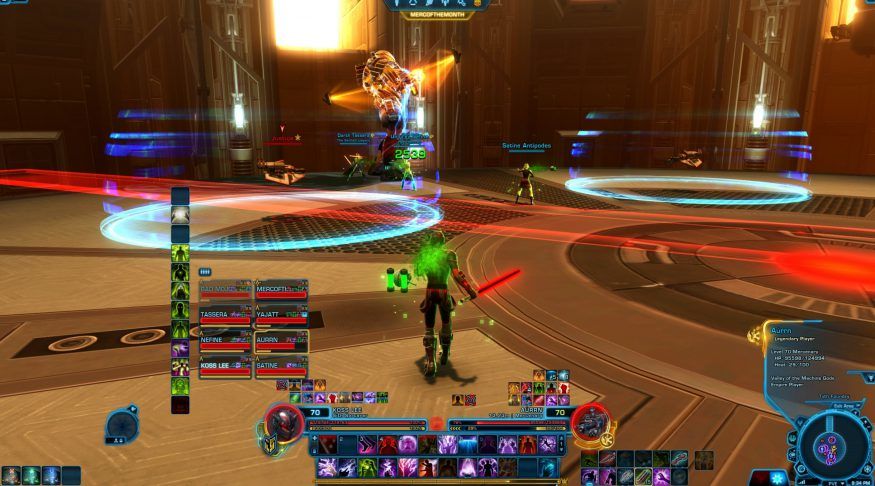875x486 pixels.
Task: Select Tassera's raid frame
Action: click(x=225, y=317)
